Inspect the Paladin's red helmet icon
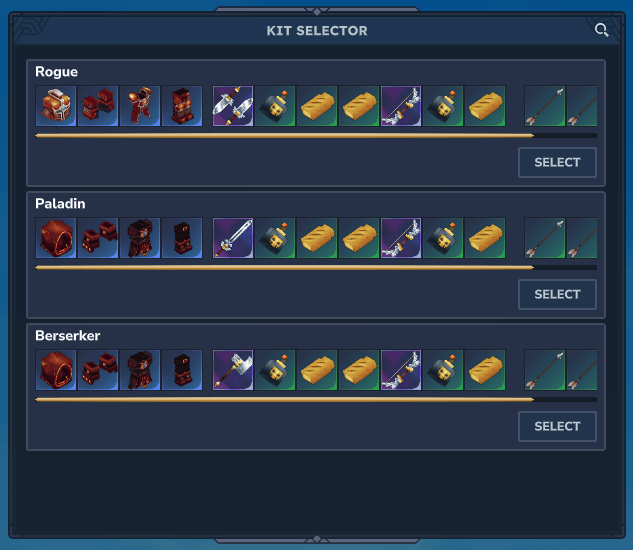633x550 pixels. 56,238
